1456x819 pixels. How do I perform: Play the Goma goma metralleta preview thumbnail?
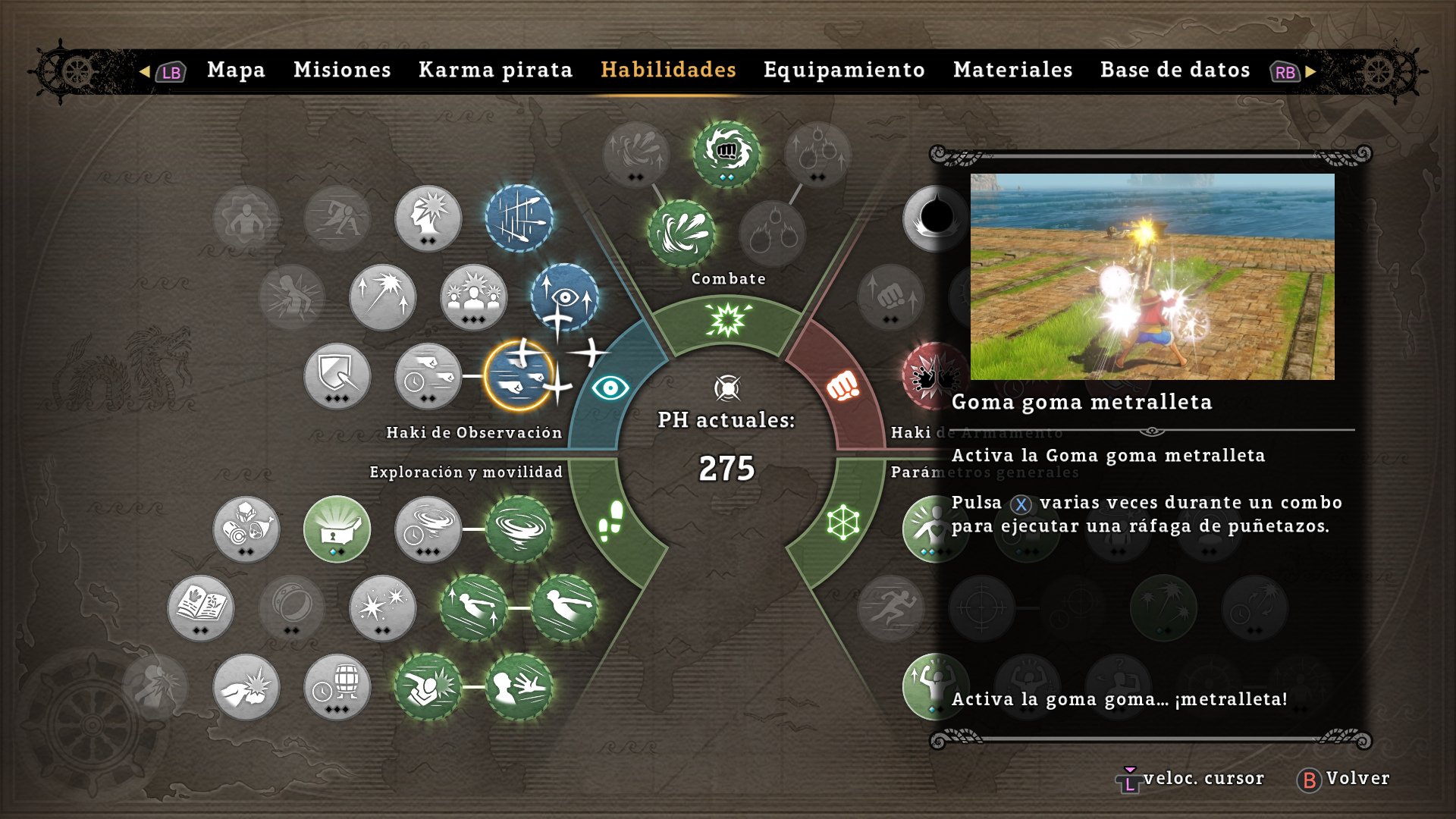[x=1152, y=277]
